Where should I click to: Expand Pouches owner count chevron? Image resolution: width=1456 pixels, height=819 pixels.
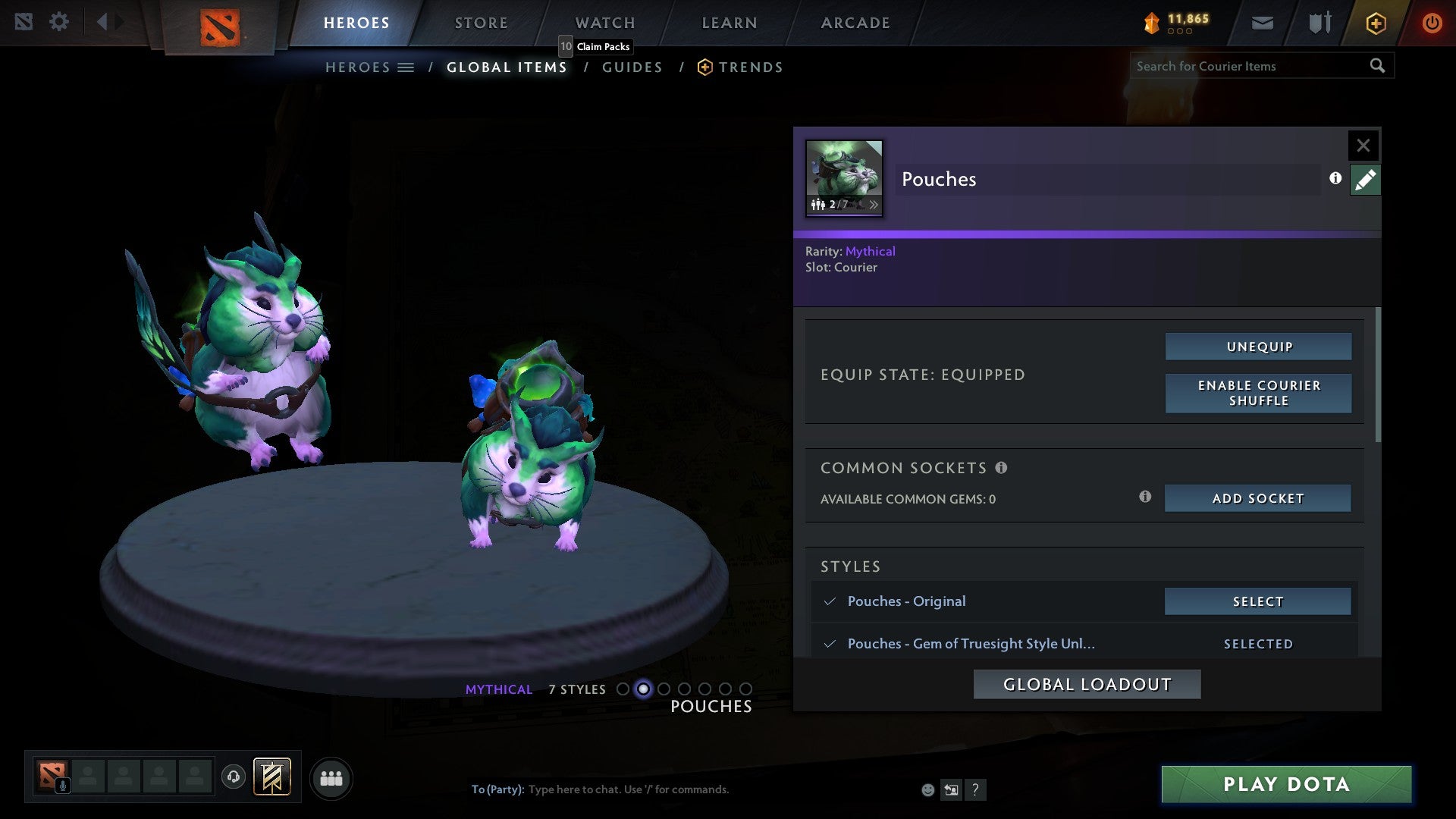click(875, 204)
